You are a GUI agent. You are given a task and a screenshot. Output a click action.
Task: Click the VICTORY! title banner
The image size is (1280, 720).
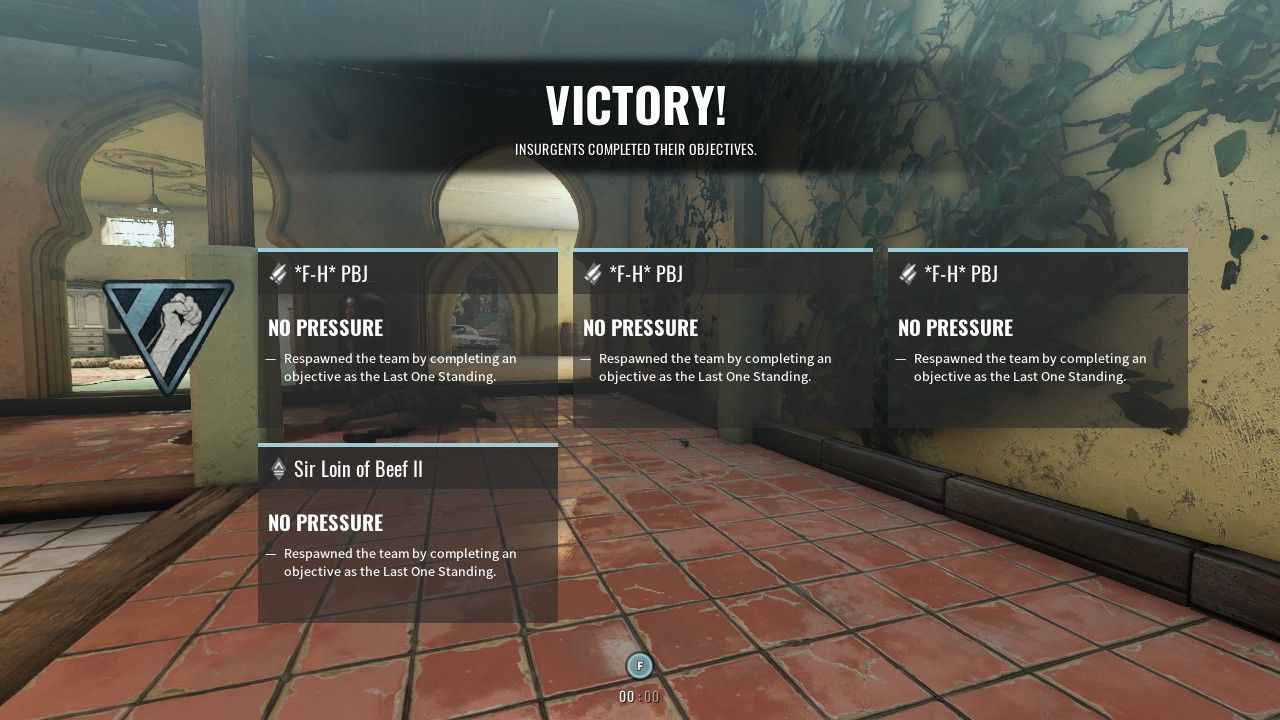click(639, 102)
